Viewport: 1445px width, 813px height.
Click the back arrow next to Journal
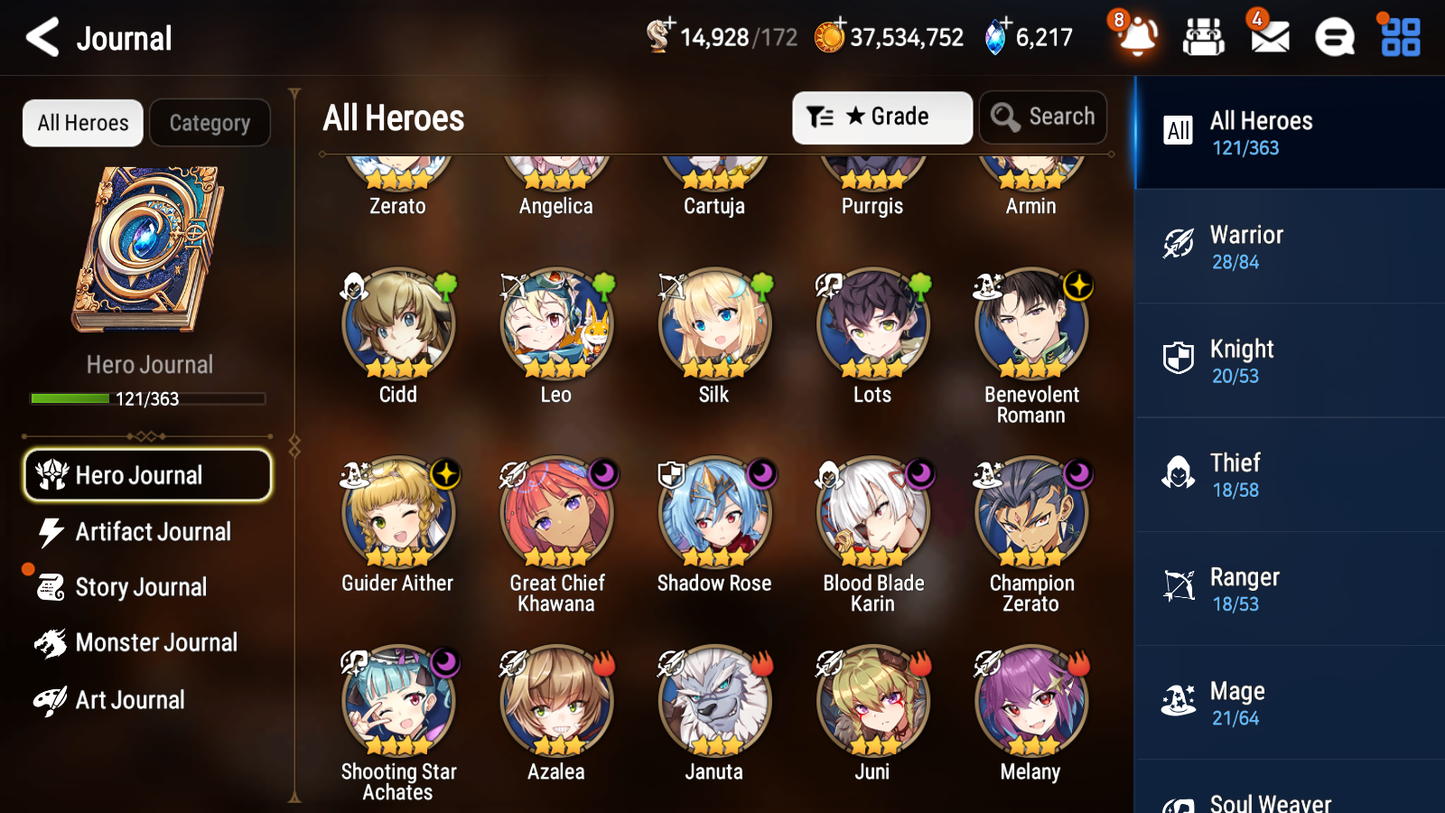42,36
